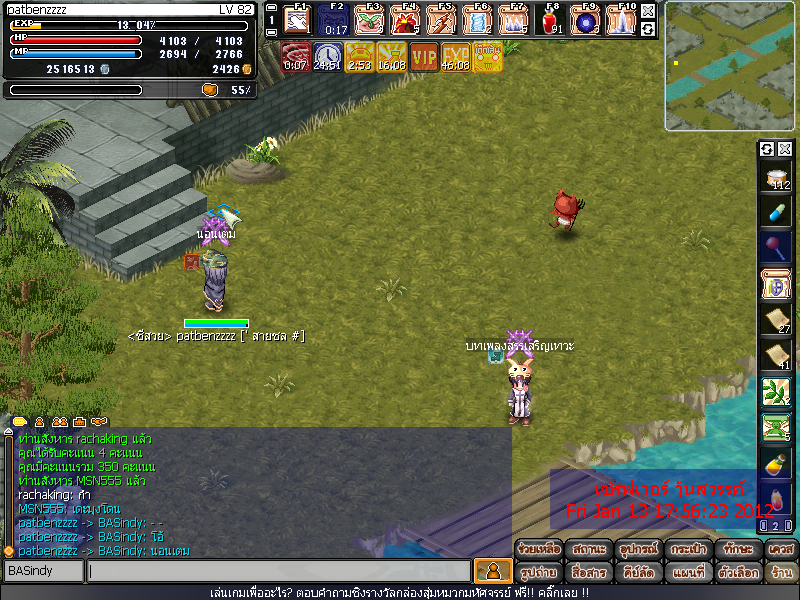Use the F8 red potion slot
Viewport: 800px width, 600px height.
coord(548,19)
